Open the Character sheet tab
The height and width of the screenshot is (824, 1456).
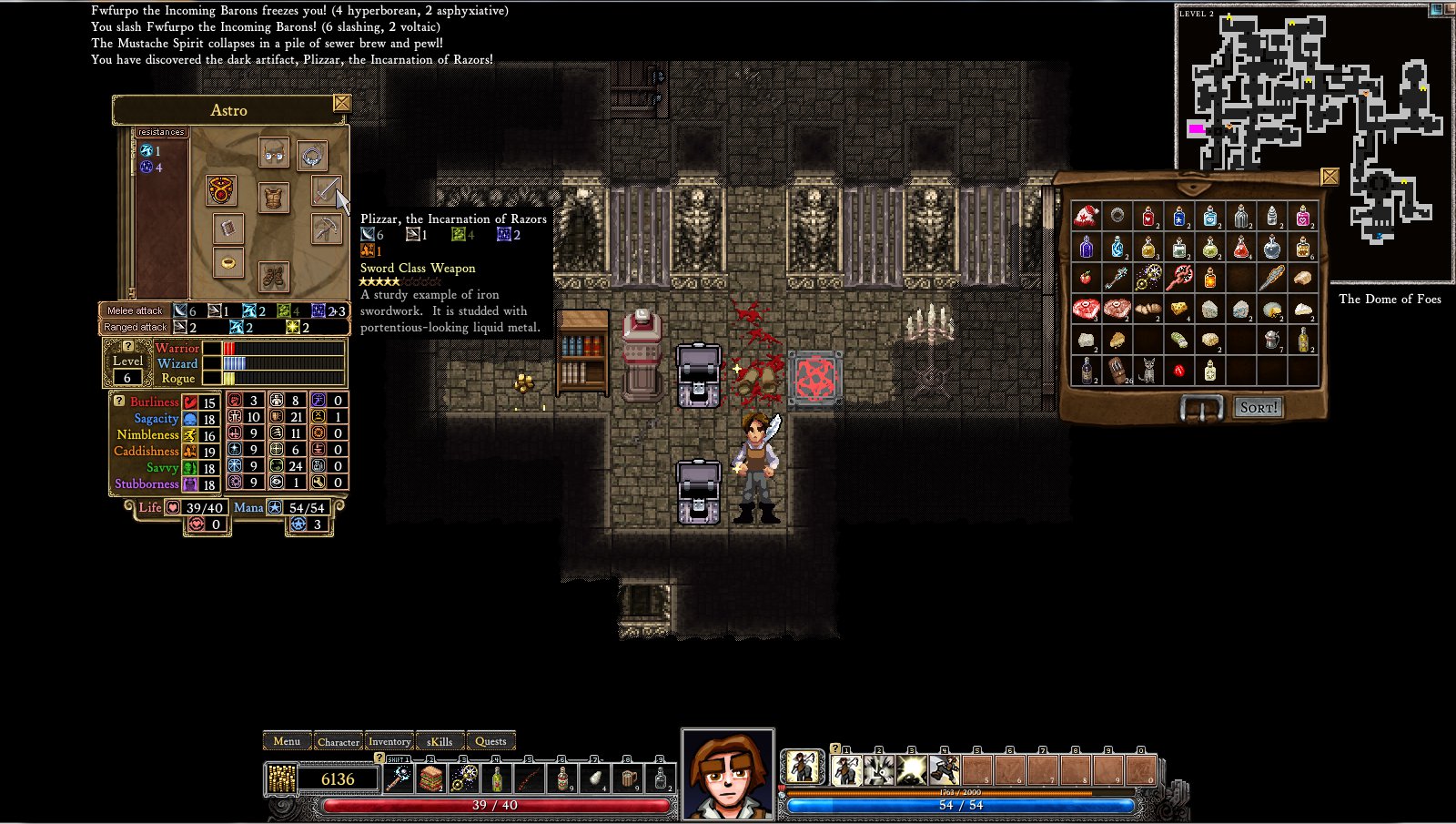point(339,741)
